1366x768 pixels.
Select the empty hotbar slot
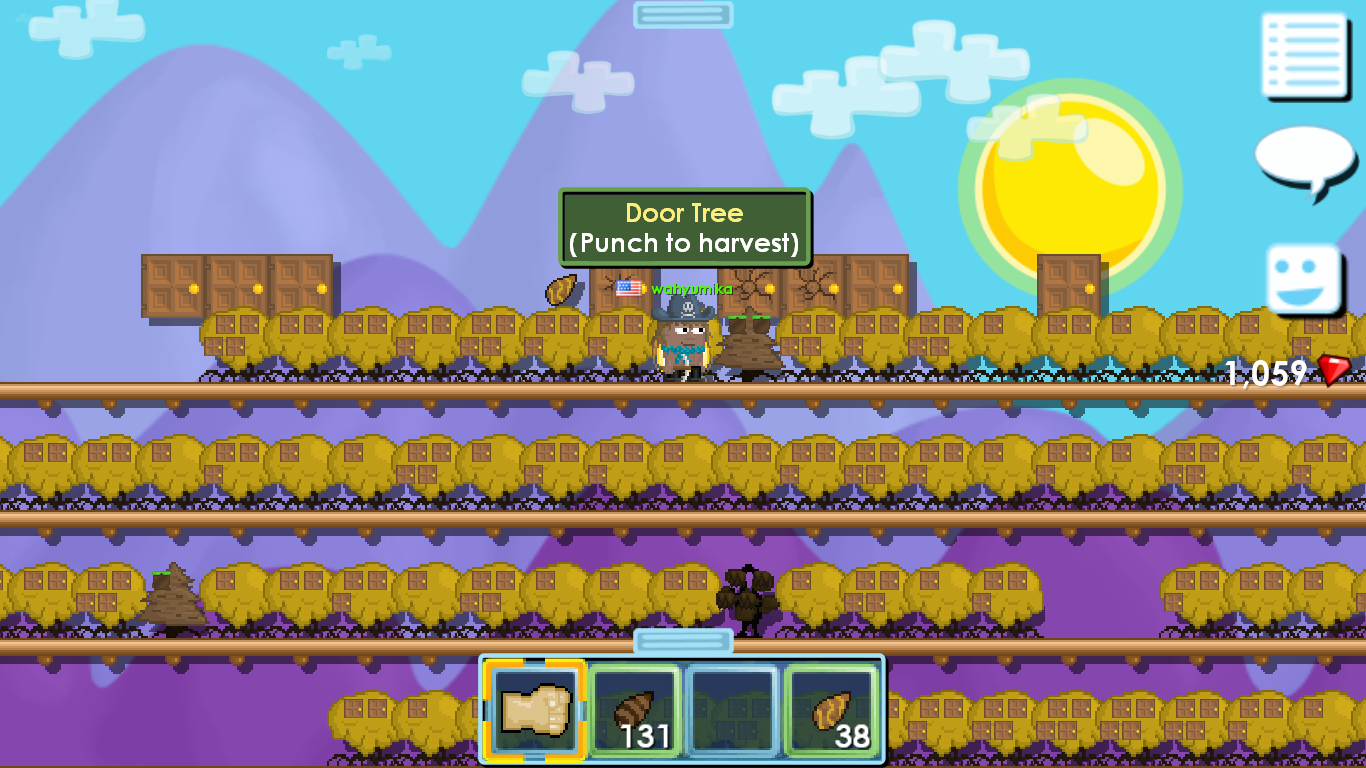(x=733, y=708)
